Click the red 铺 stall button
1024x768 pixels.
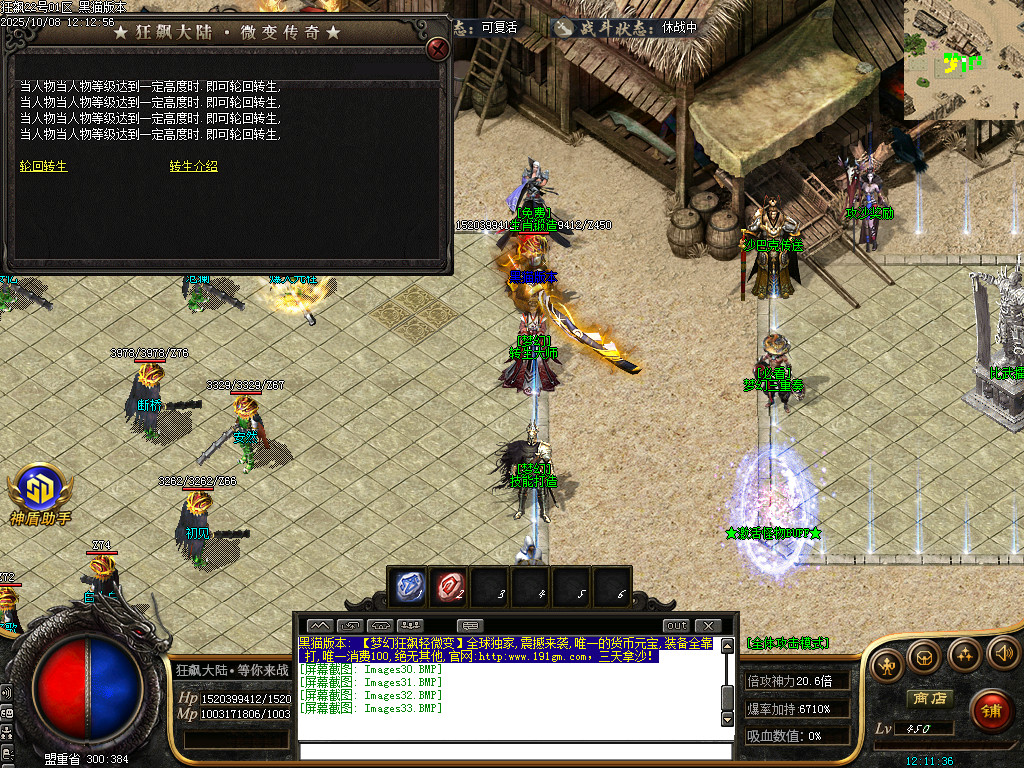[x=991, y=710]
